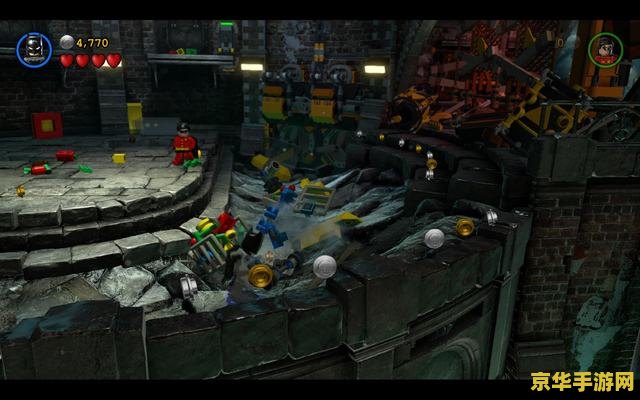This screenshot has height=400, width=640.
Task: Click the Robin player two portrait
Action: pos(603,49)
